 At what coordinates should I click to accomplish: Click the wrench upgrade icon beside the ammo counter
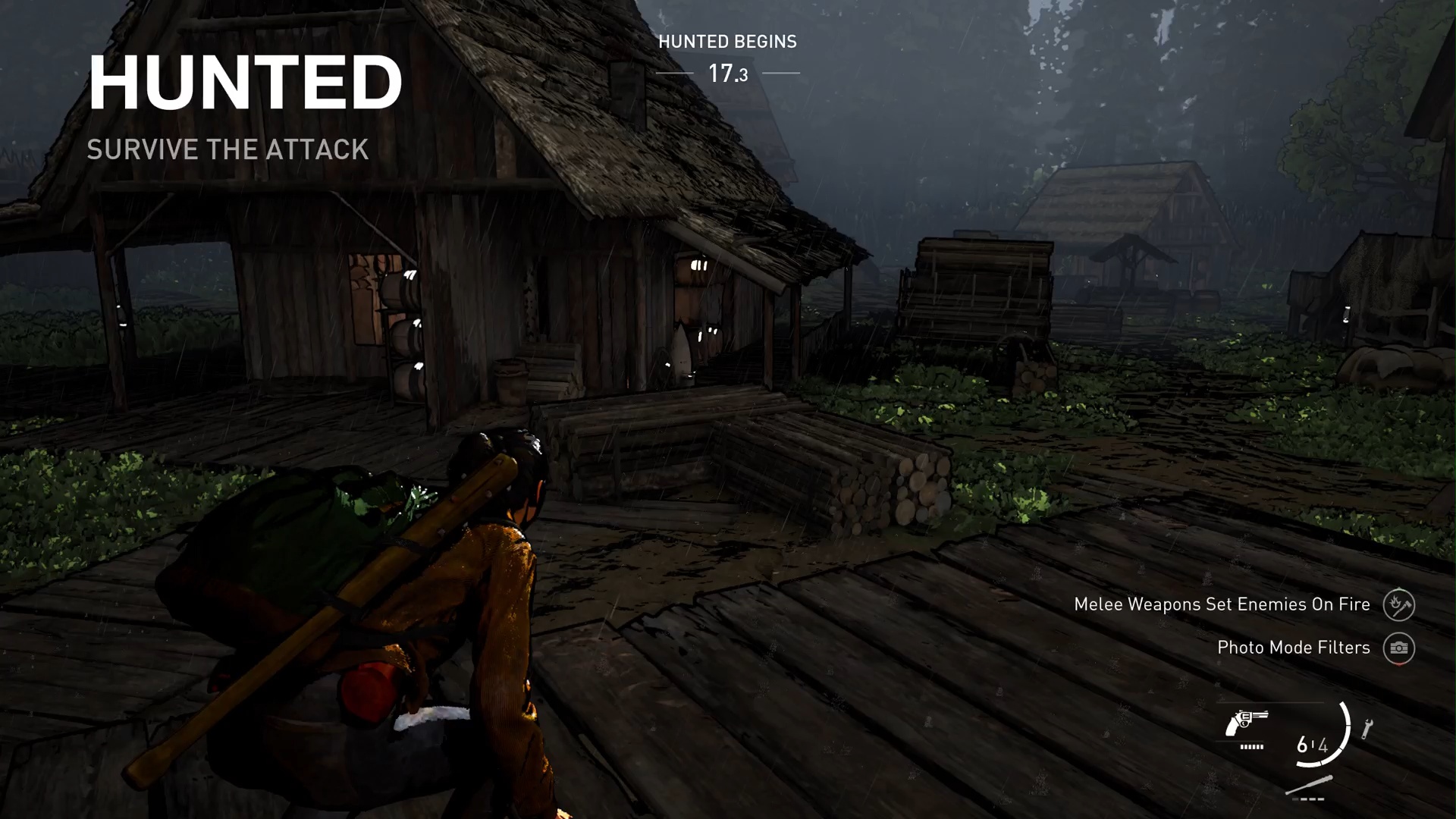(x=1367, y=726)
